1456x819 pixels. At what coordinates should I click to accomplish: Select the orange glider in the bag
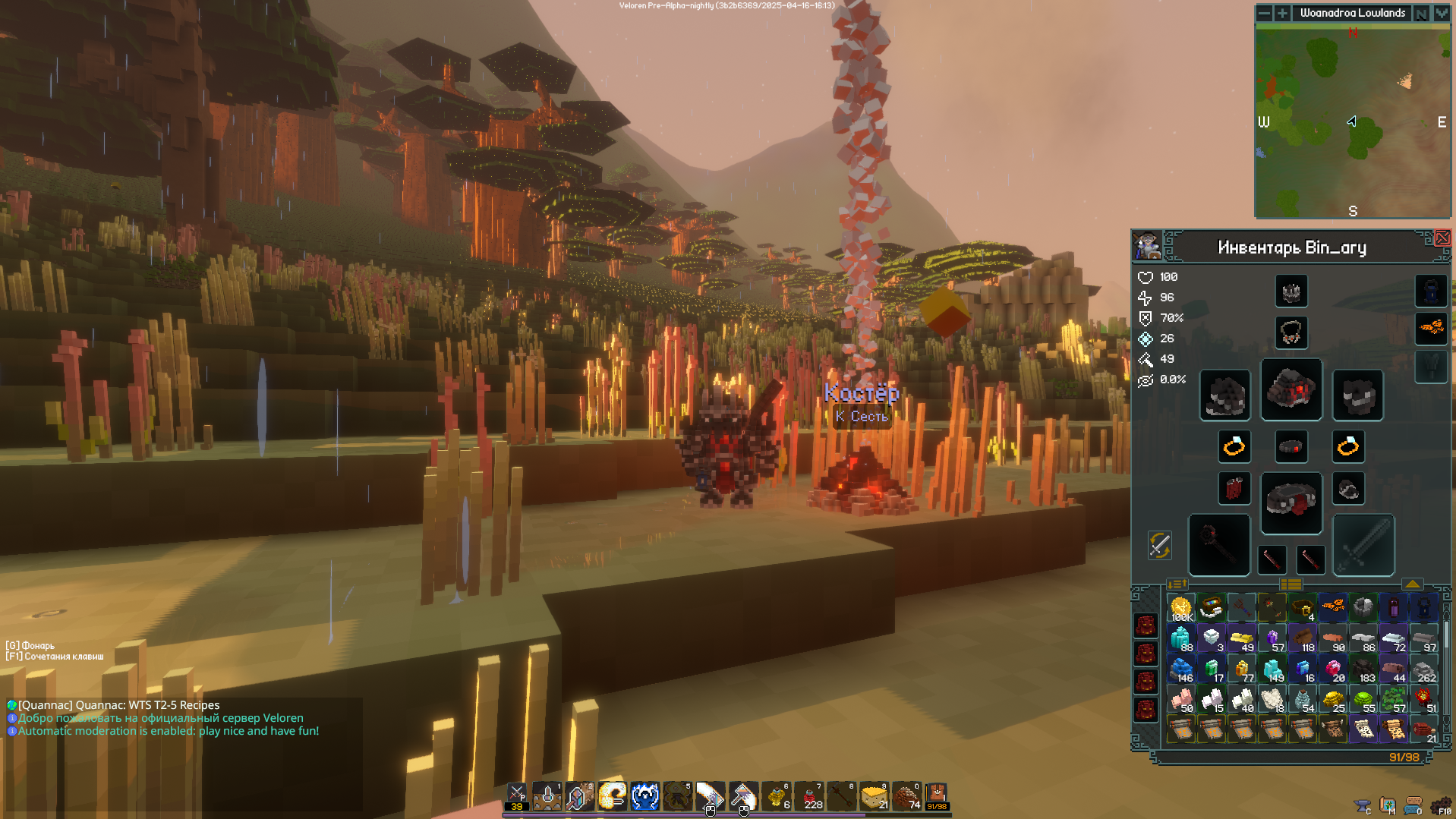1333,606
